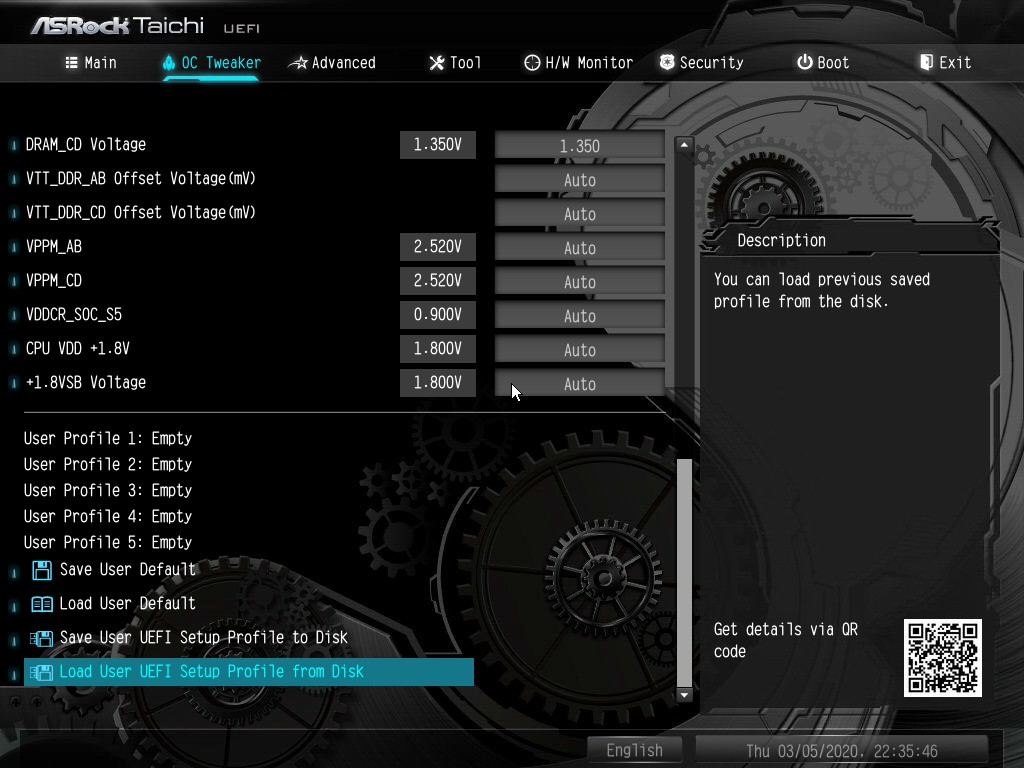1024x768 pixels.
Task: Open the Security tab
Action: coord(701,63)
